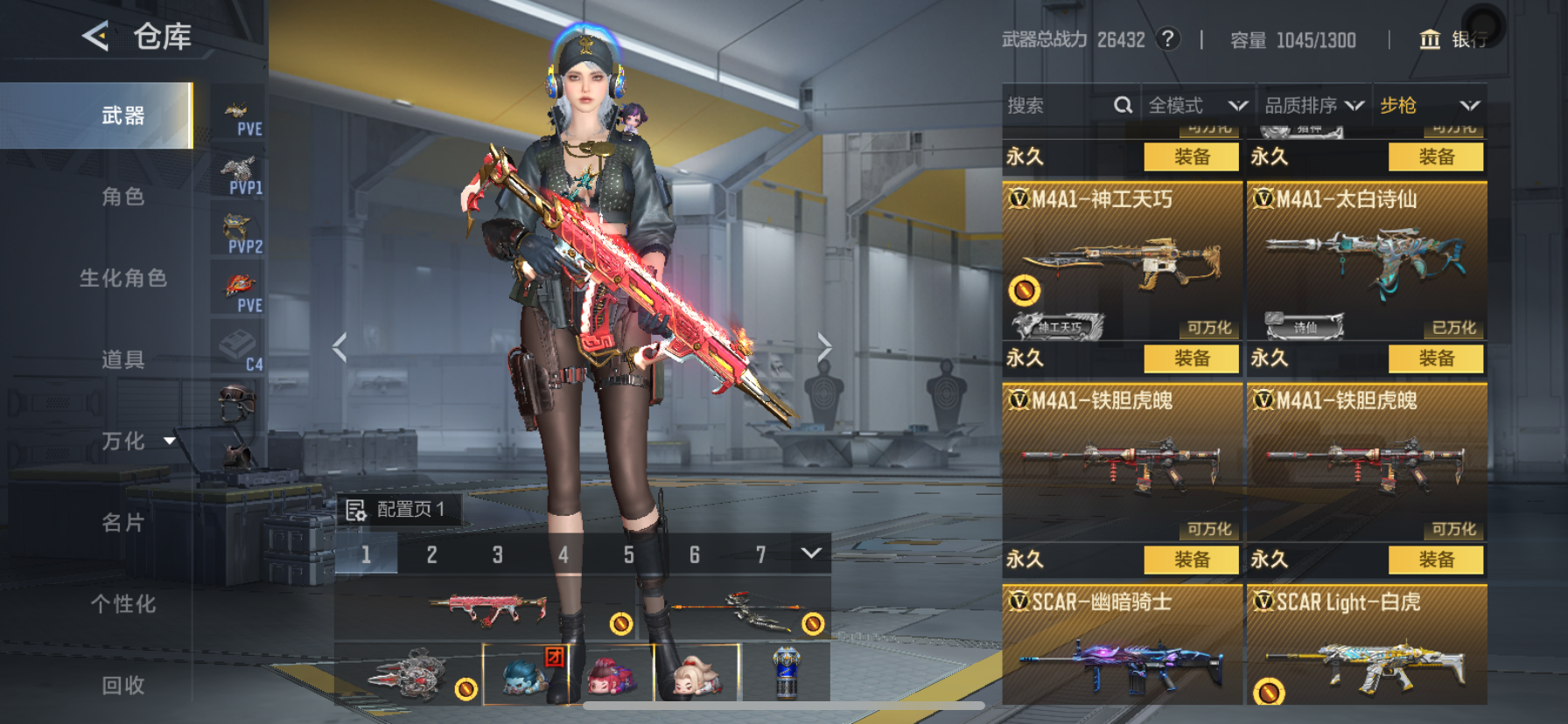Open the 步枪 weapon type dropdown
This screenshot has width=1568, height=724.
click(x=1428, y=106)
